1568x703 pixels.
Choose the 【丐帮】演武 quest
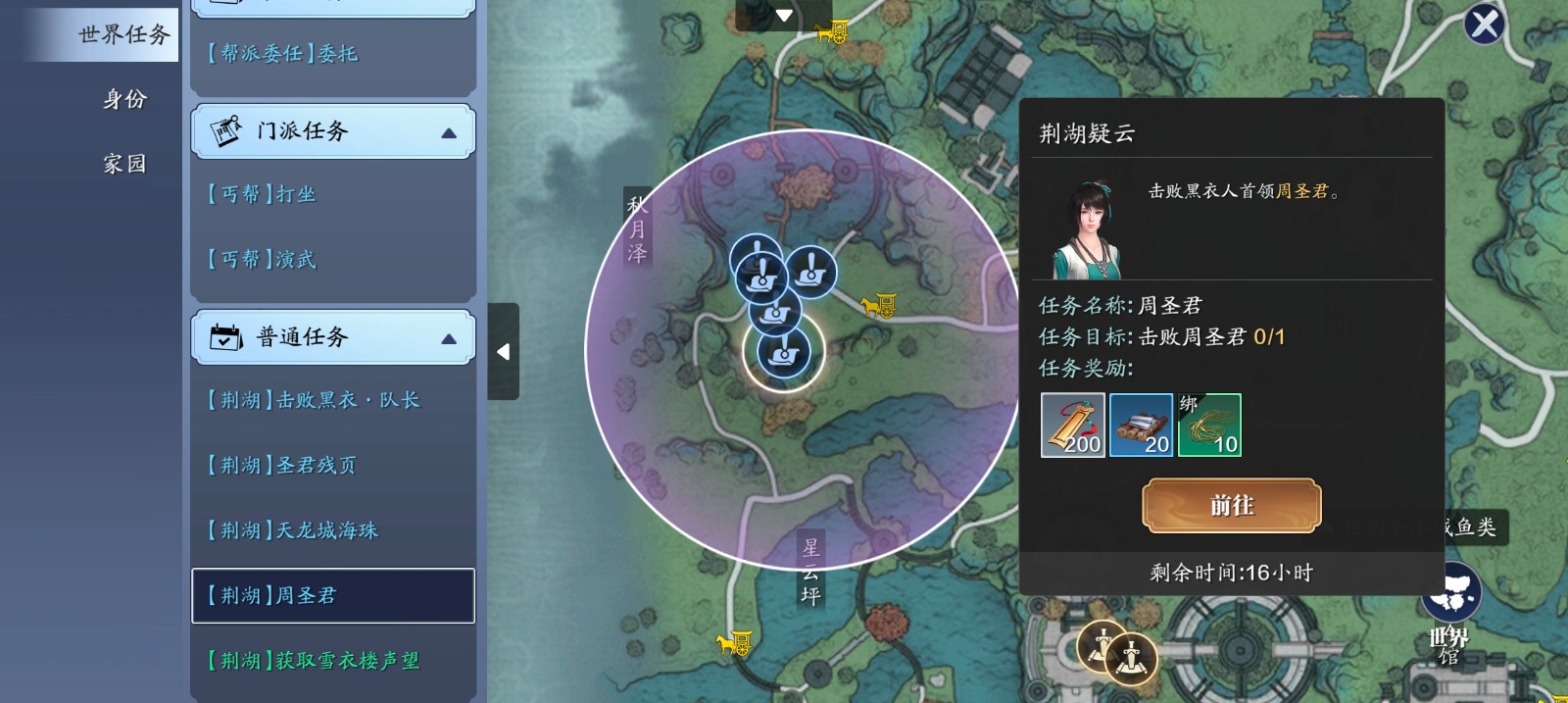click(x=262, y=260)
